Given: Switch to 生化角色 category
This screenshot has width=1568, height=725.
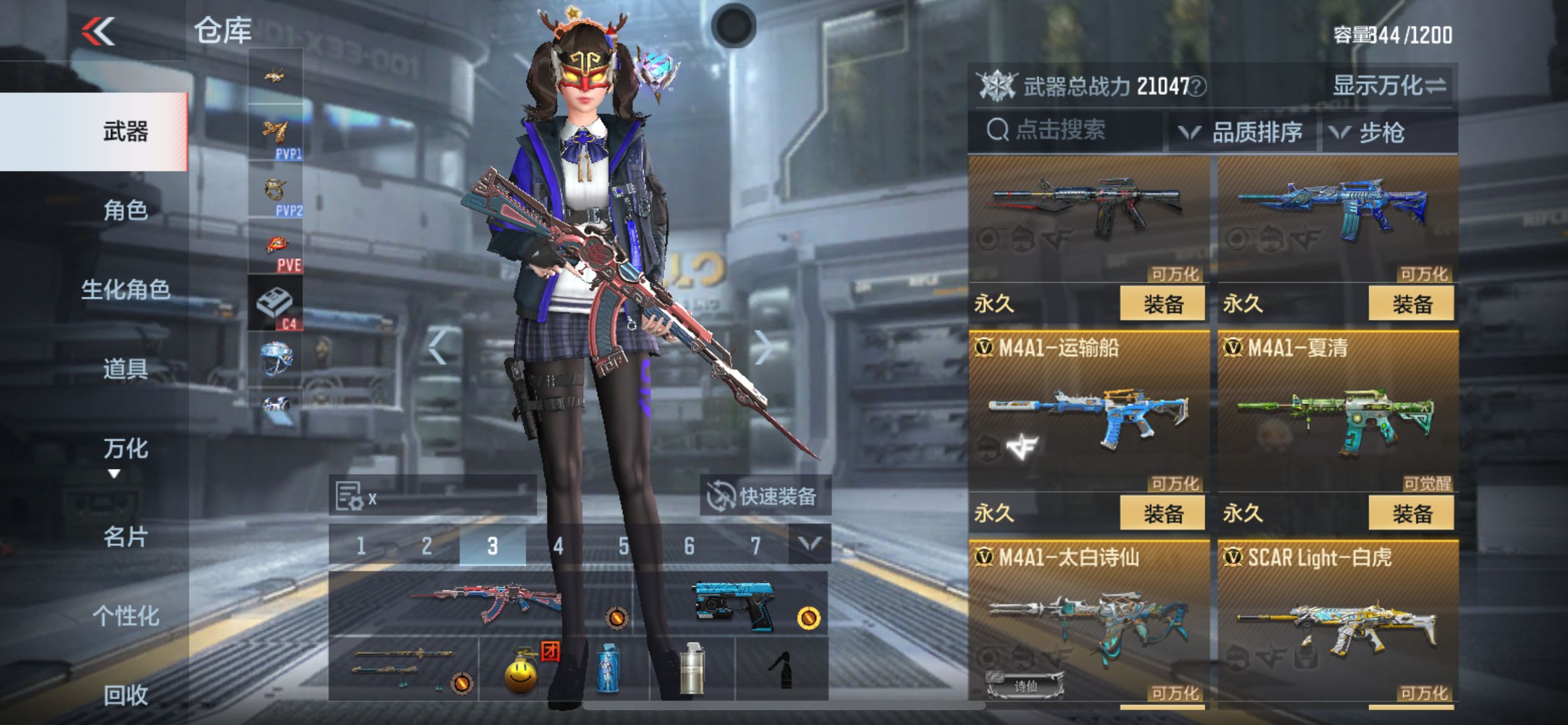Looking at the screenshot, I should coord(125,289).
